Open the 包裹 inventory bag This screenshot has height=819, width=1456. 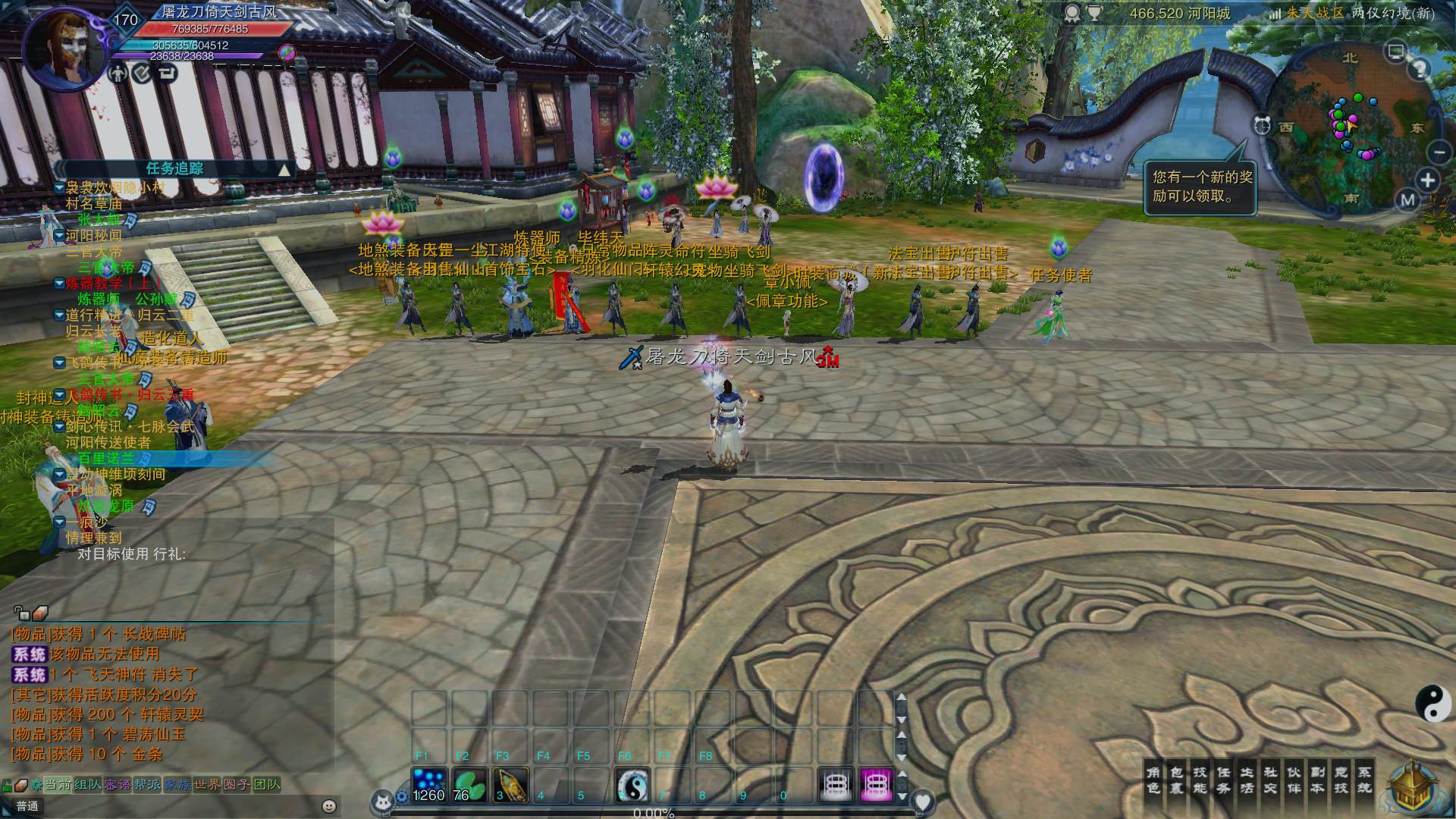(1176, 780)
